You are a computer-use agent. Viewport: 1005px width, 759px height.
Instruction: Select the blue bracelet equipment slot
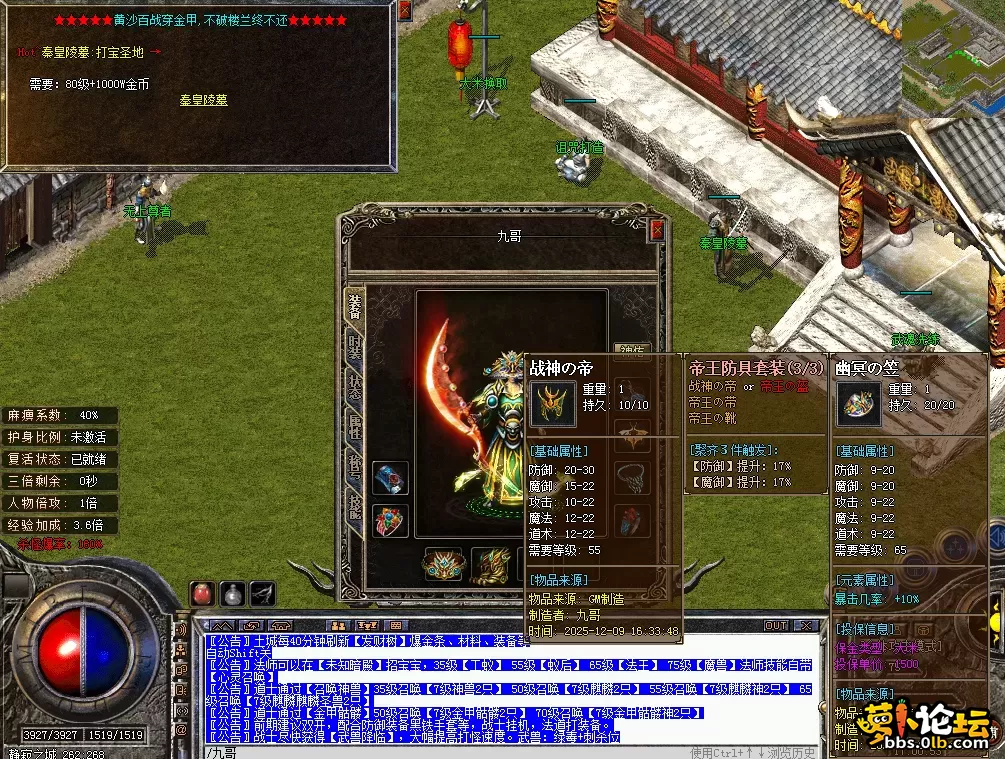(390, 478)
